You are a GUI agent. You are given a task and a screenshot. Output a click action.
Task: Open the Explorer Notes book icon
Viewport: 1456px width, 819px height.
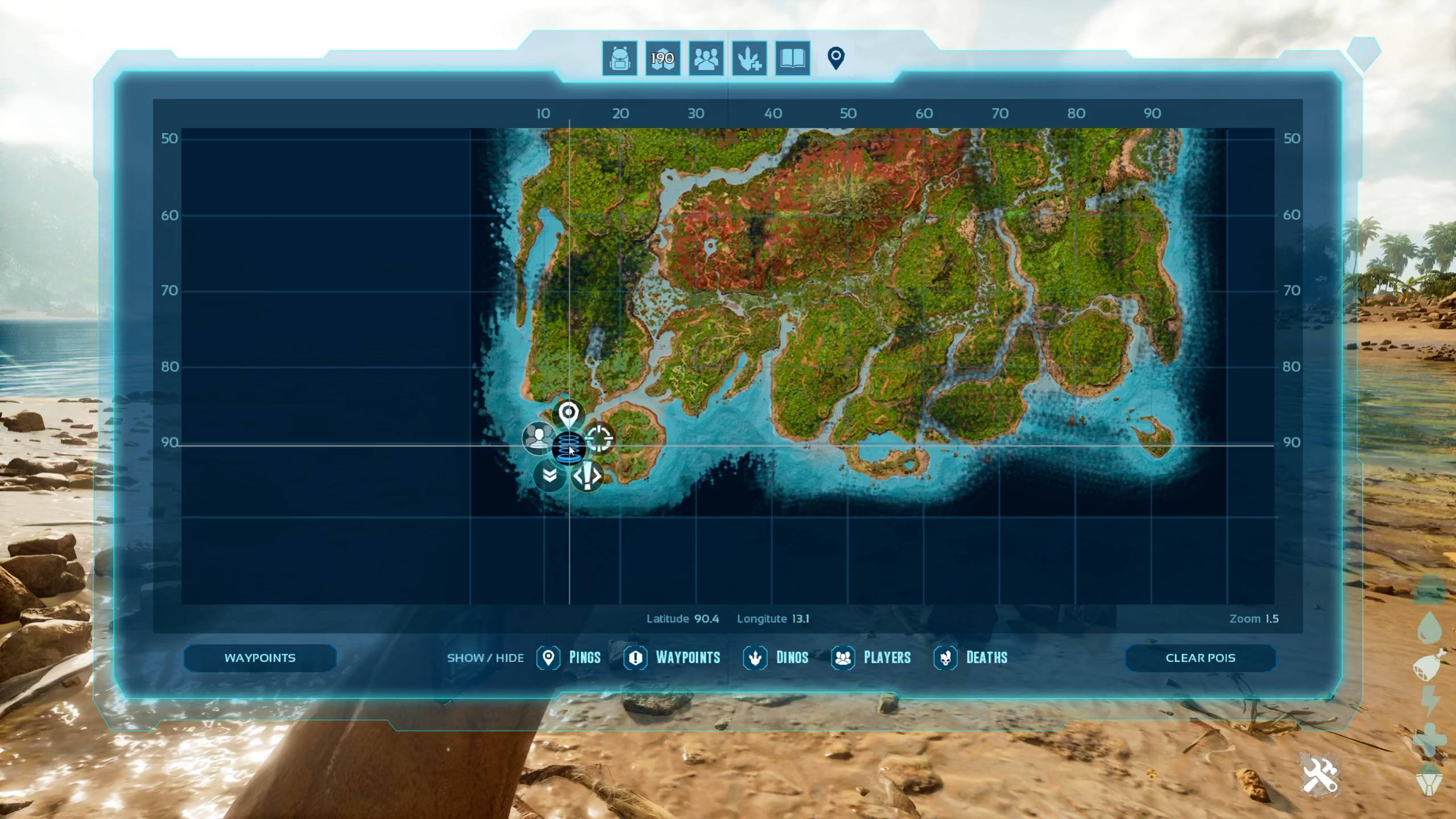click(x=792, y=59)
